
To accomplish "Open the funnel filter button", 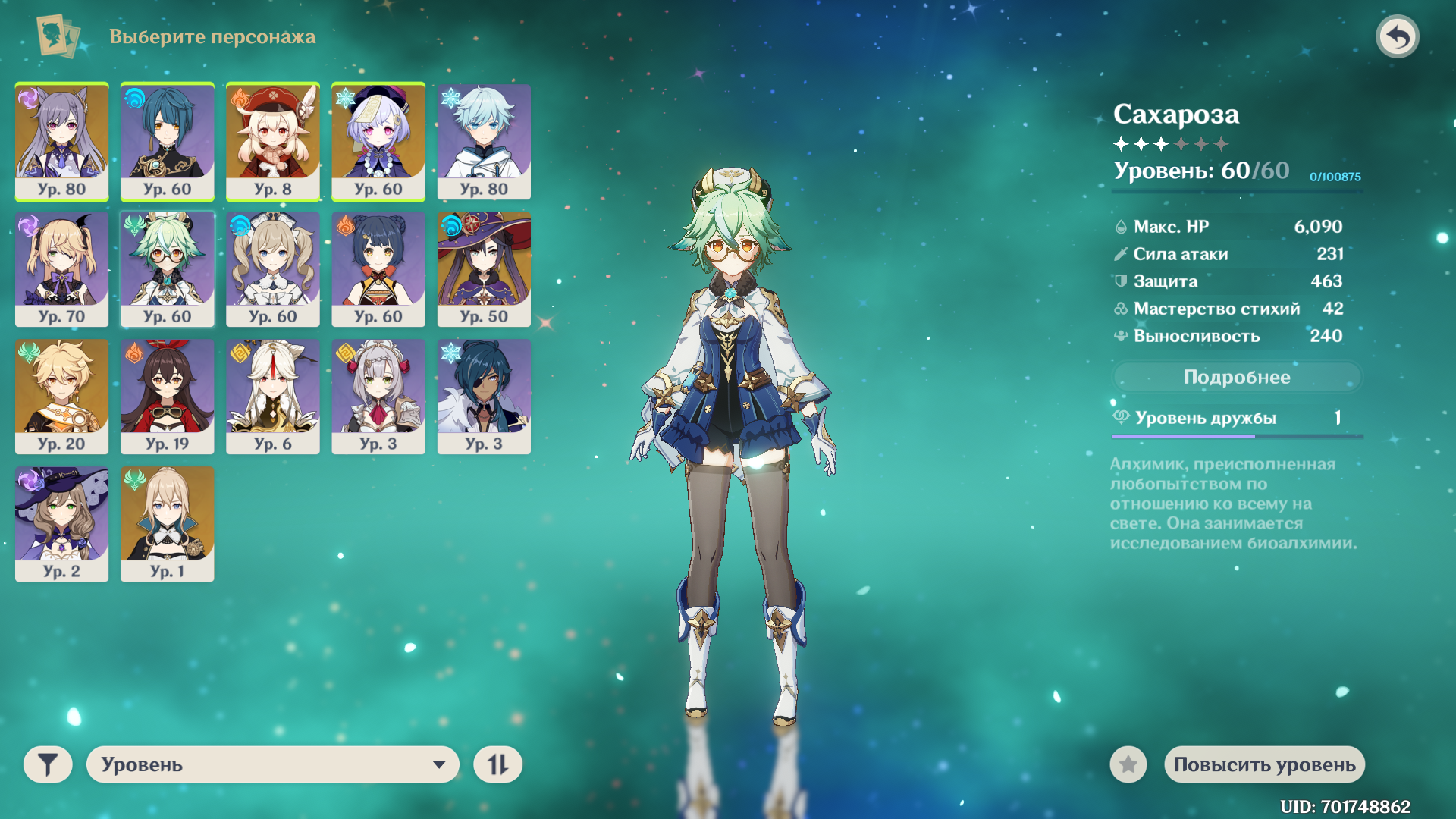I will tap(48, 764).
